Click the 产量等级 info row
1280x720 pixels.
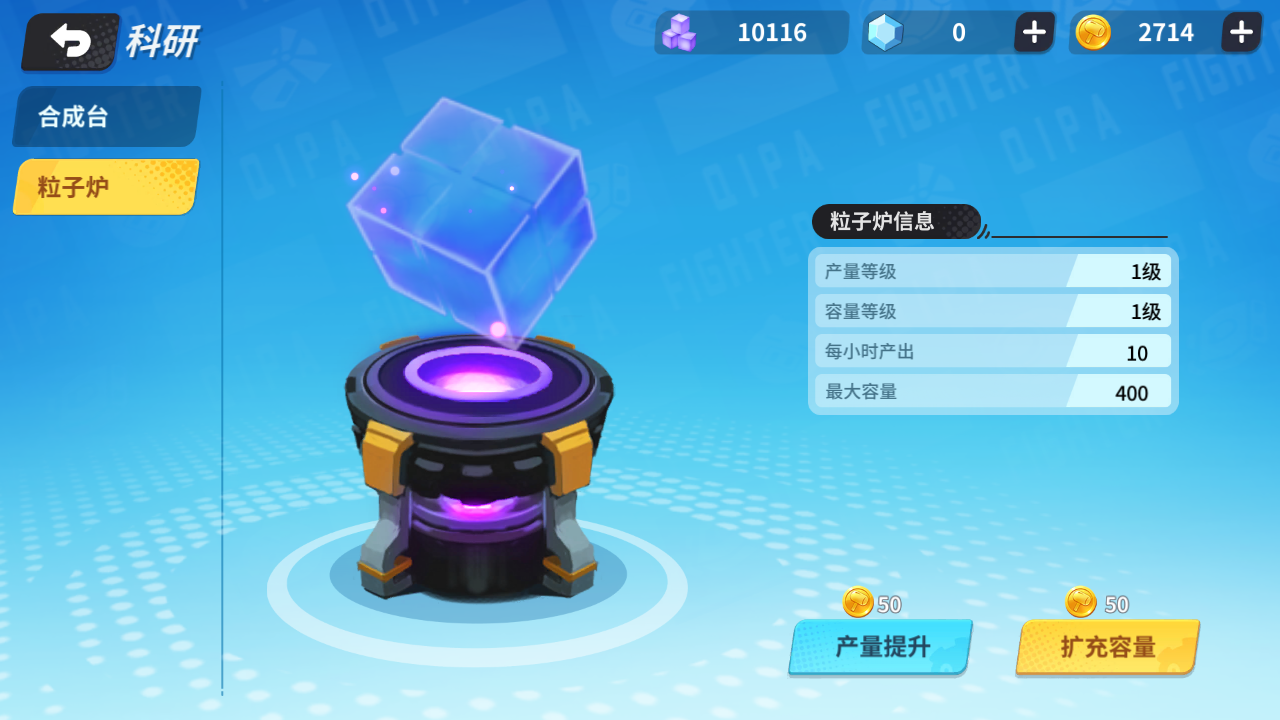point(991,271)
